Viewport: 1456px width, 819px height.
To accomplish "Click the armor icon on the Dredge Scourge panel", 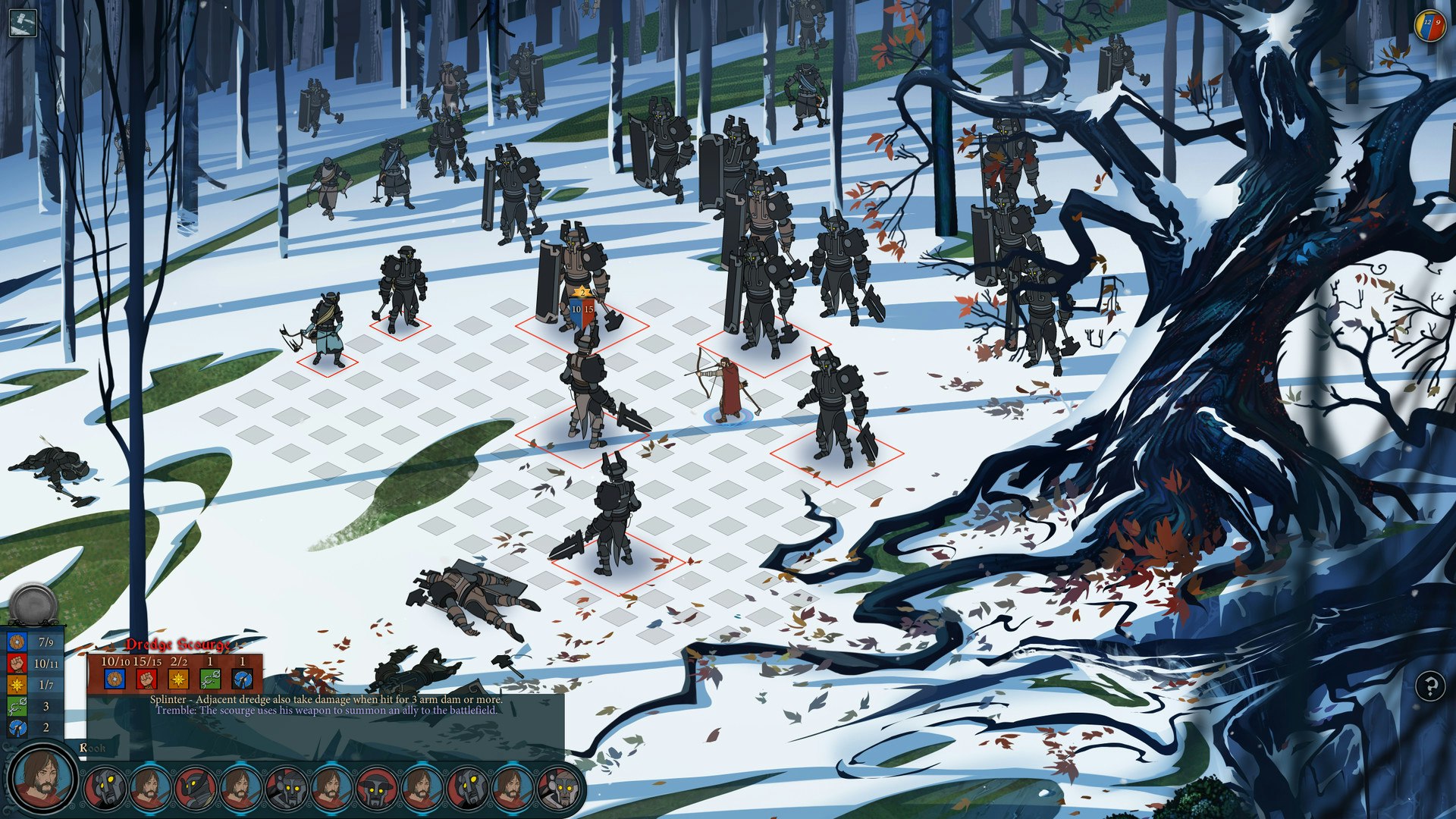I will coord(115,678).
